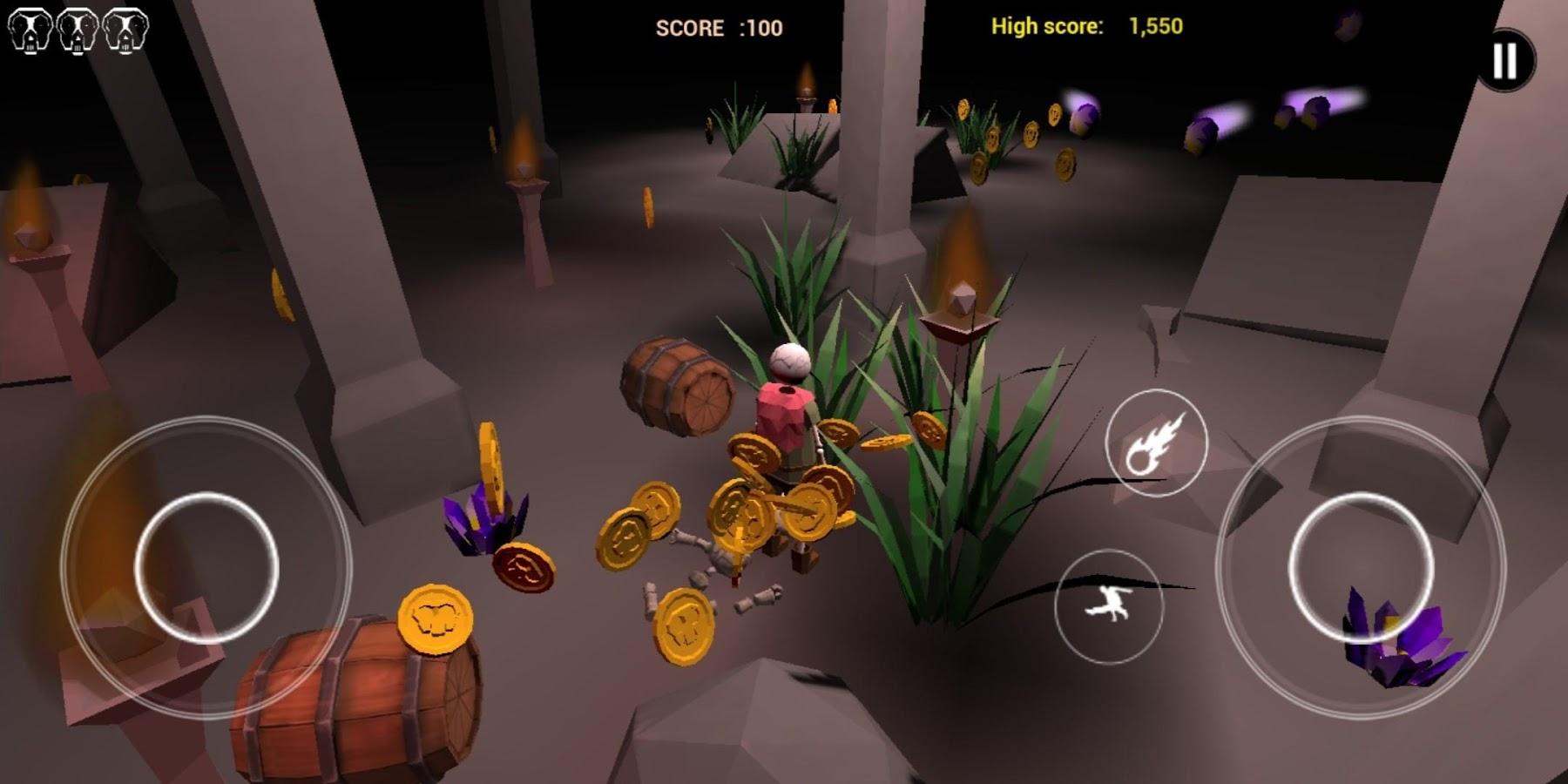Touch the left movement joystick knob
1568x784 pixels.
tap(207, 567)
